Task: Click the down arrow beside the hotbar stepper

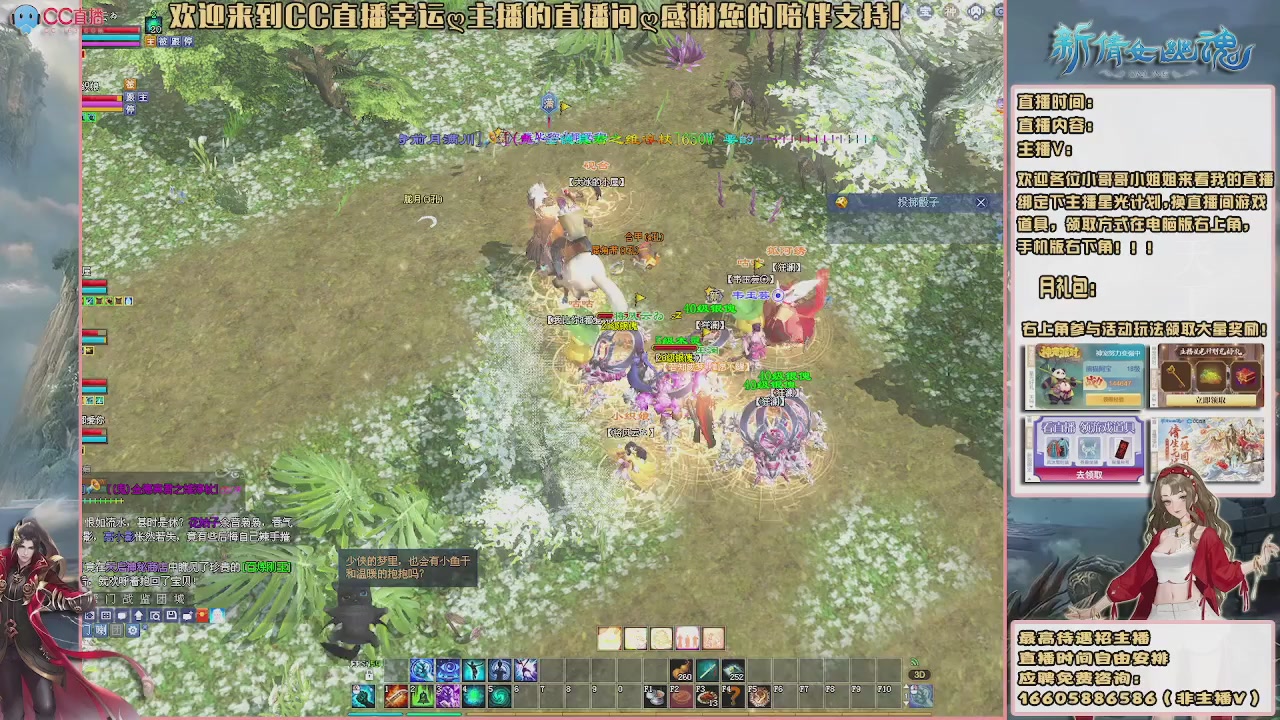Action: [x=905, y=705]
